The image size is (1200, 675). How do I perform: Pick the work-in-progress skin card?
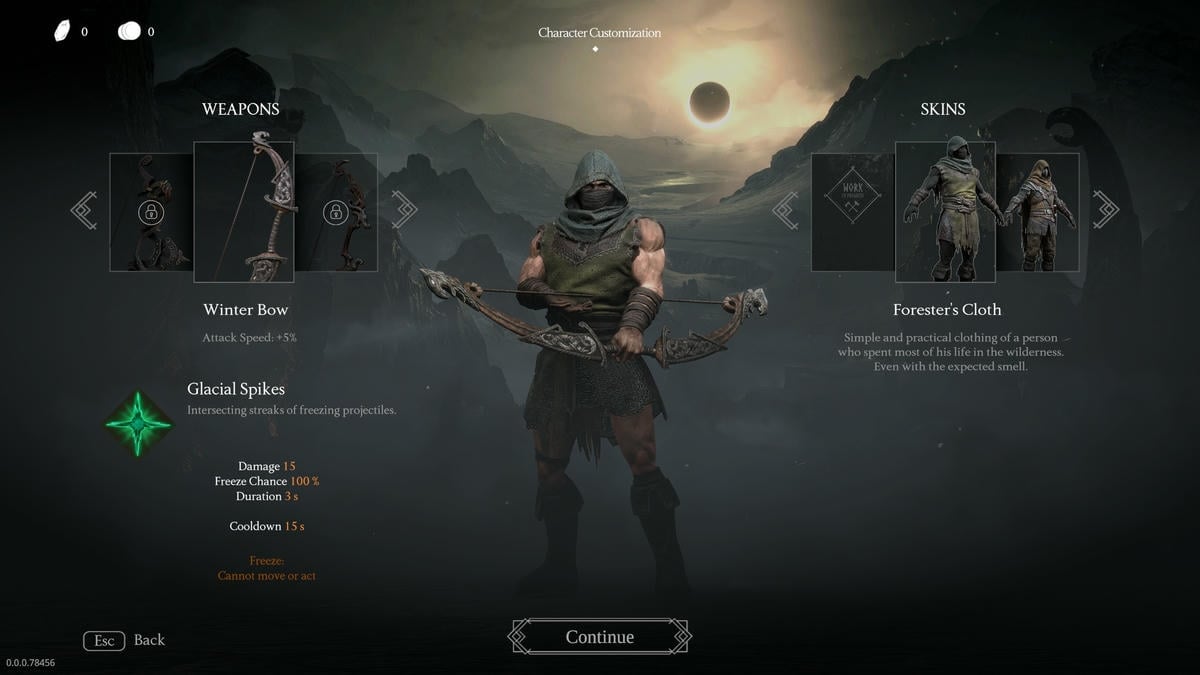pos(852,212)
